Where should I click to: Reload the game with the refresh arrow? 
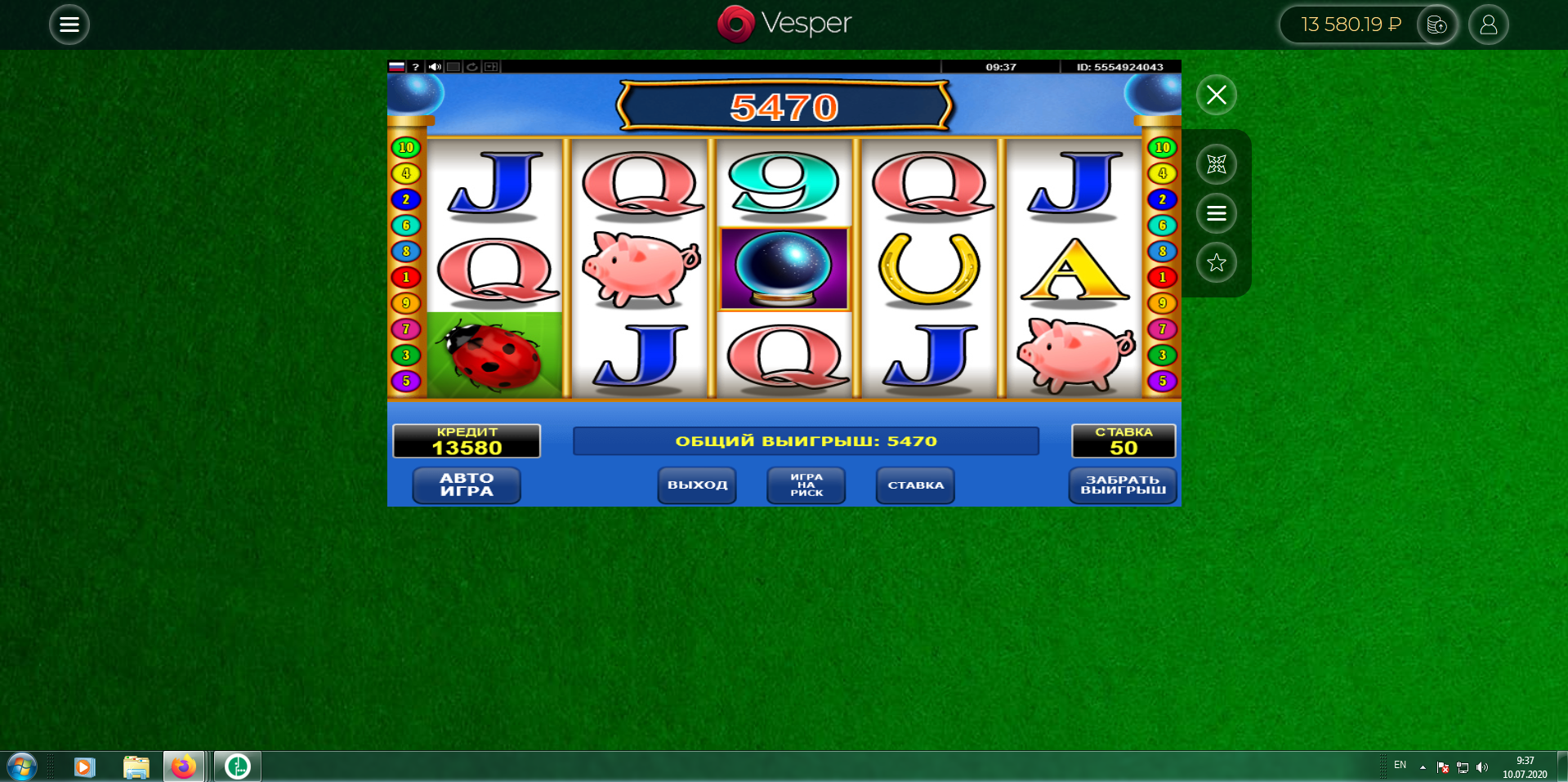[472, 67]
